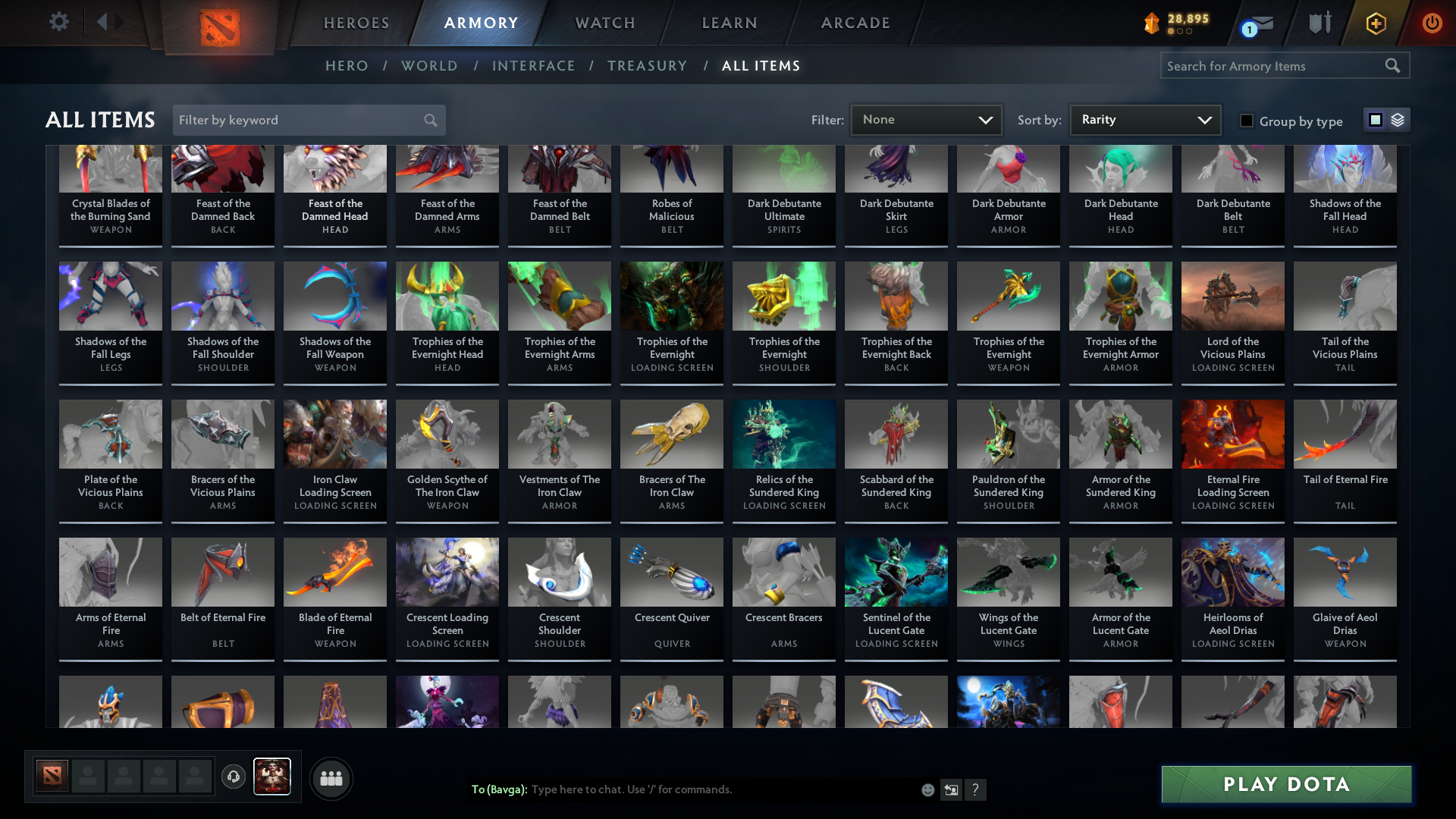Open the TREASURY section
Viewport: 1456px width, 819px height.
[647, 66]
